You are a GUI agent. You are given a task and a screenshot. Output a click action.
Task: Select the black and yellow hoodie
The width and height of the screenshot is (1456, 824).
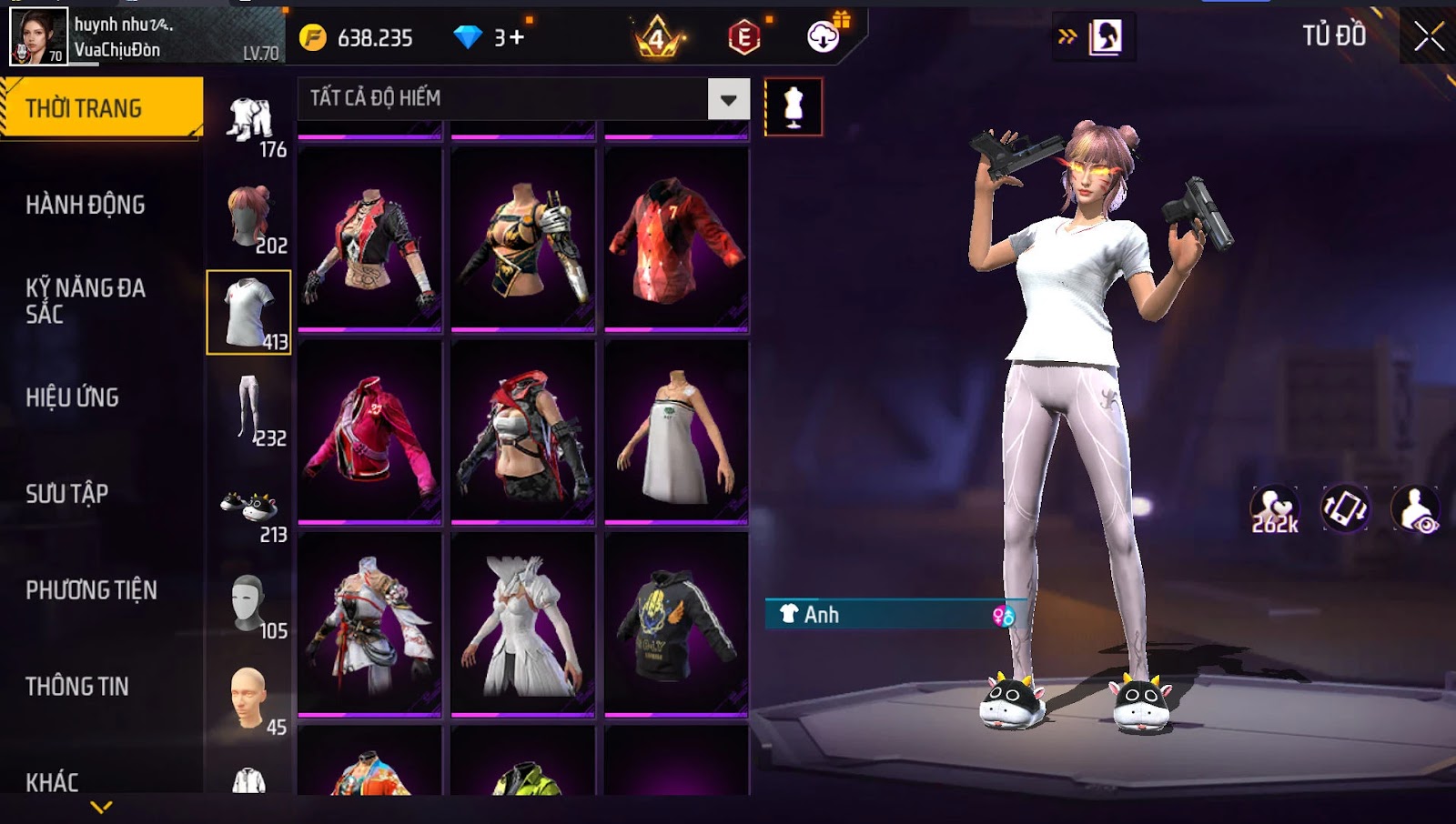pyautogui.click(x=676, y=624)
